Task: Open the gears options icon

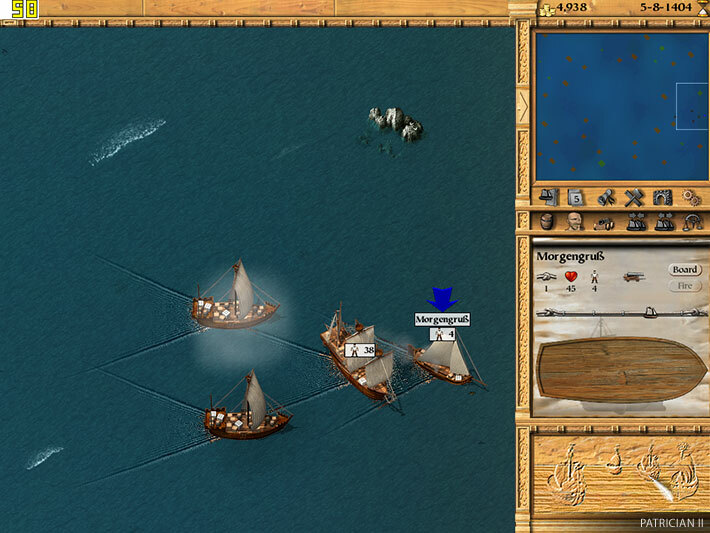Action: [688, 197]
